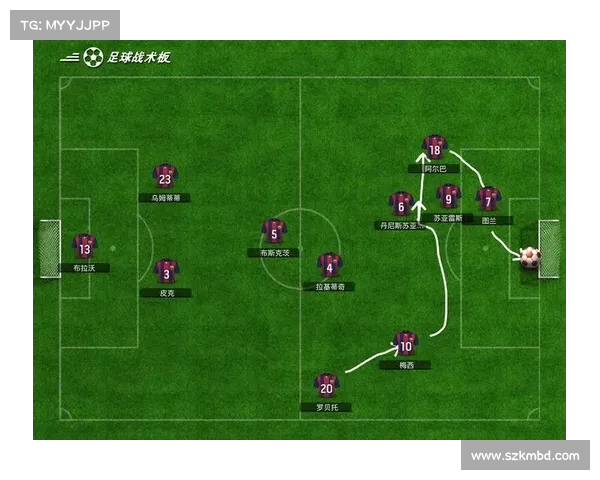Choose number 6 Denis Suárez token
This screenshot has height=480, width=600.
[401, 205]
